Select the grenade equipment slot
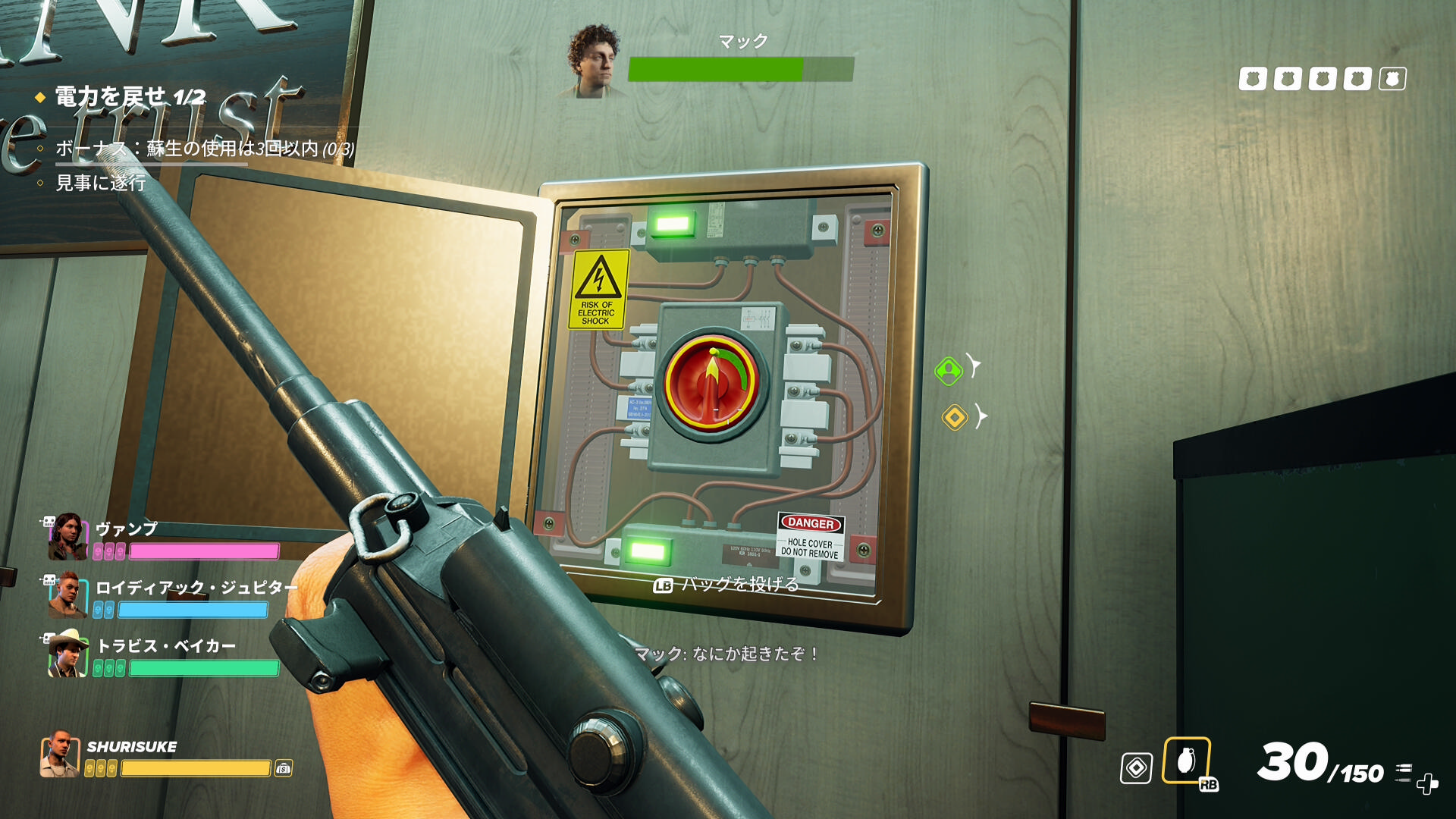This screenshot has width=1456, height=819. coord(1186,761)
